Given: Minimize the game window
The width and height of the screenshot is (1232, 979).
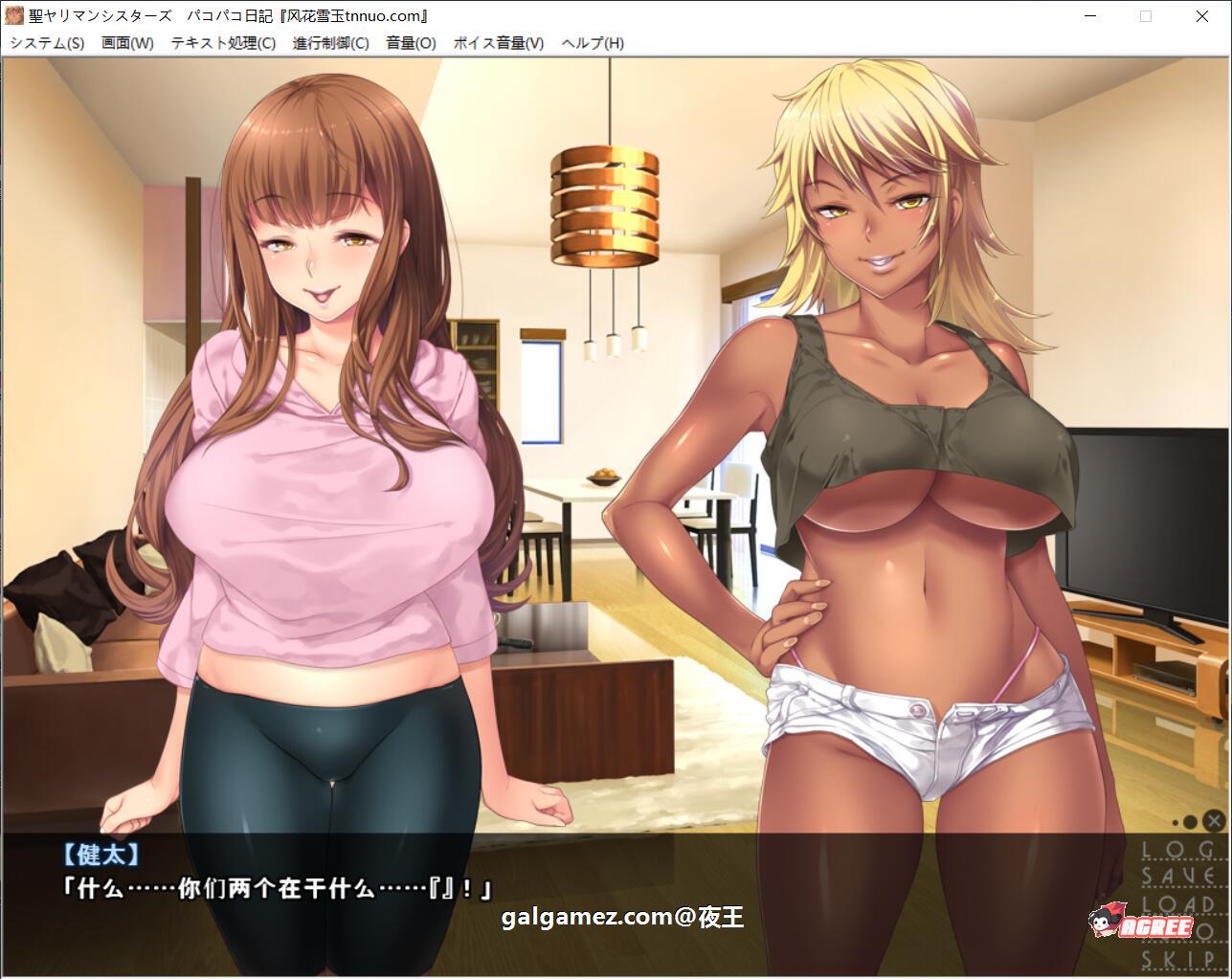Looking at the screenshot, I should pyautogui.click(x=1090, y=16).
